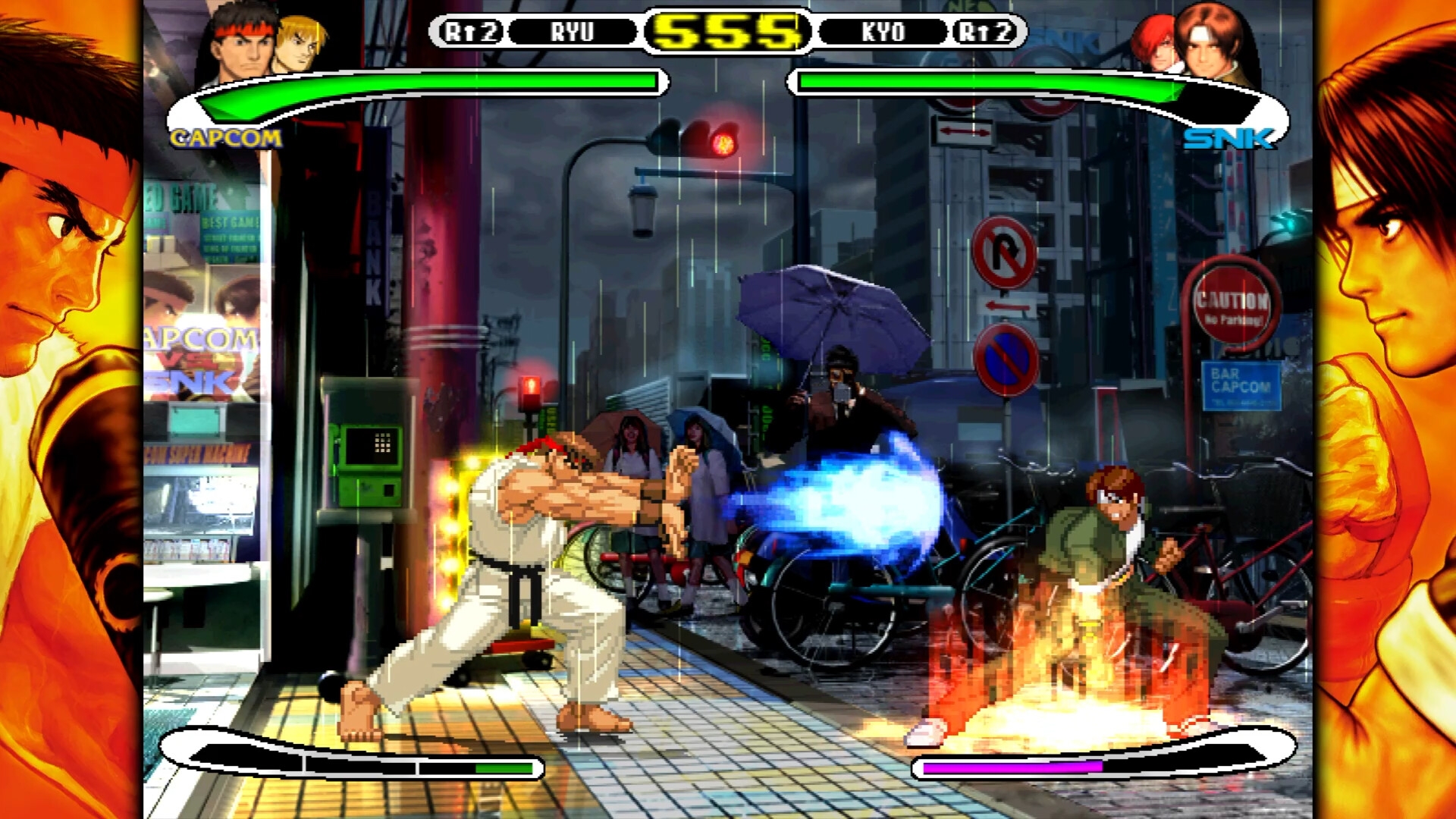Expand Kyo's health bar panel
Image resolution: width=1456 pixels, height=819 pixels.
click(986, 81)
